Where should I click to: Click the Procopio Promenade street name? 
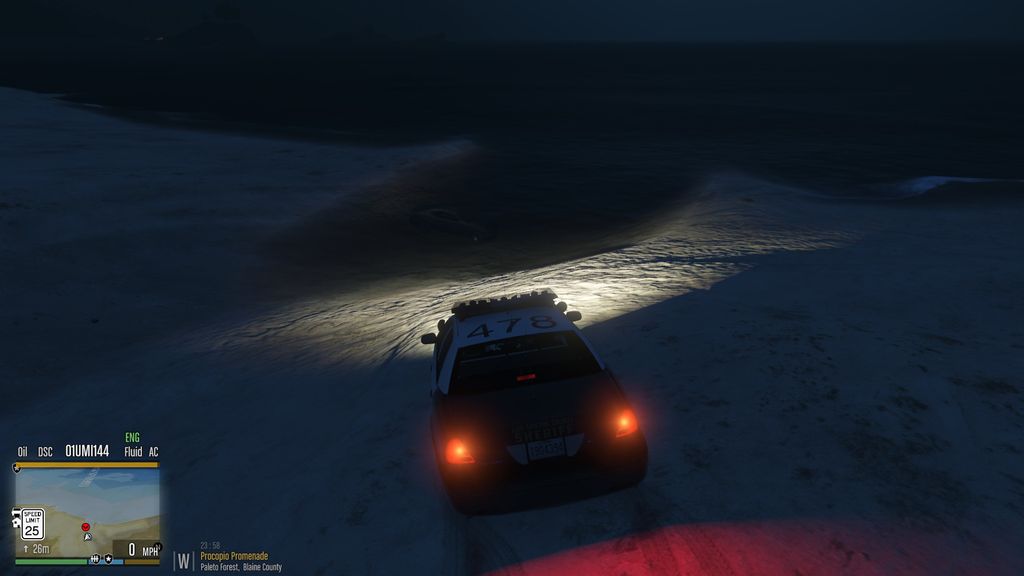(x=235, y=556)
